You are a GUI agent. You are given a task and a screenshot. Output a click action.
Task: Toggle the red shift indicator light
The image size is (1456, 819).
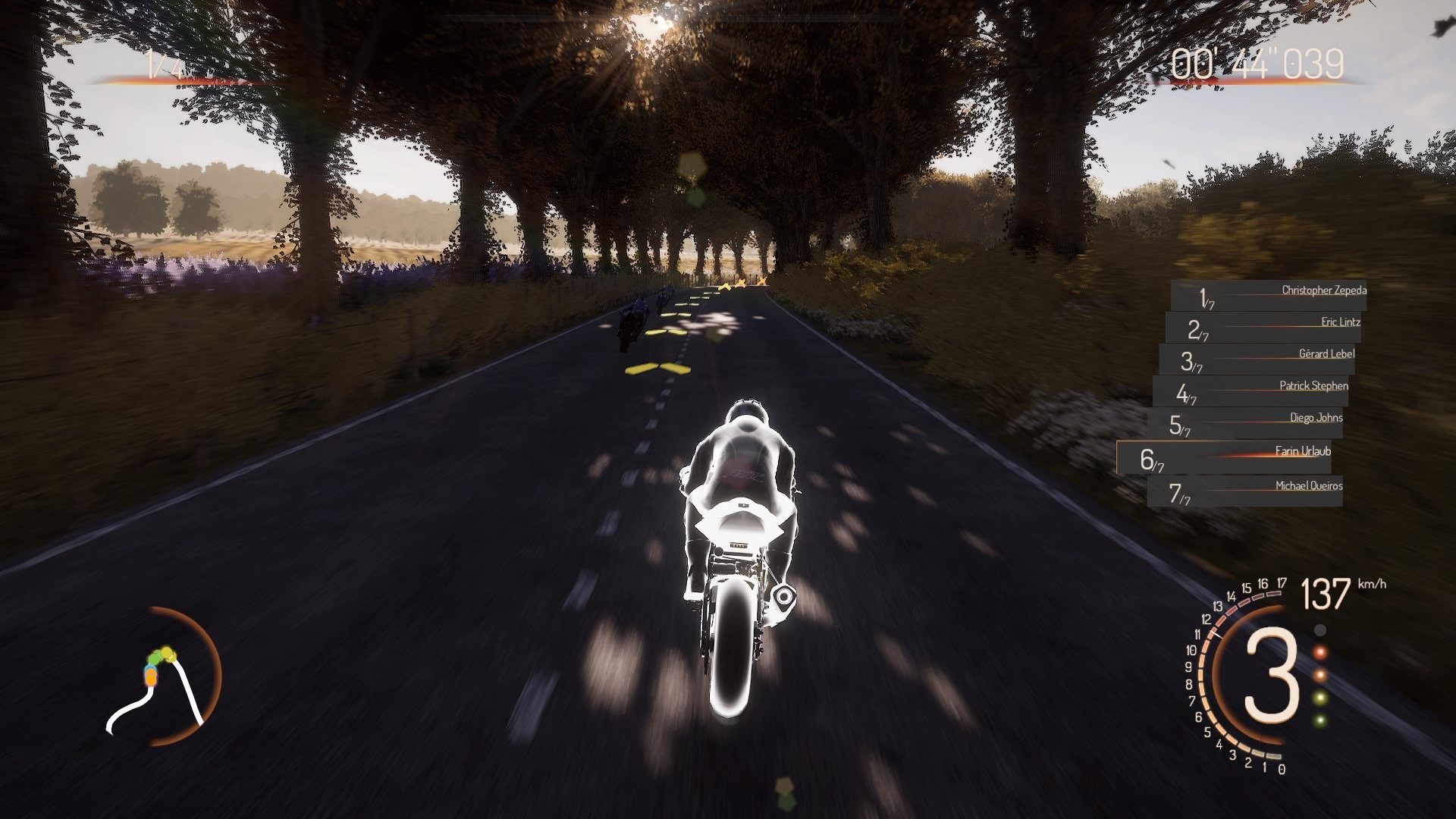1319,651
